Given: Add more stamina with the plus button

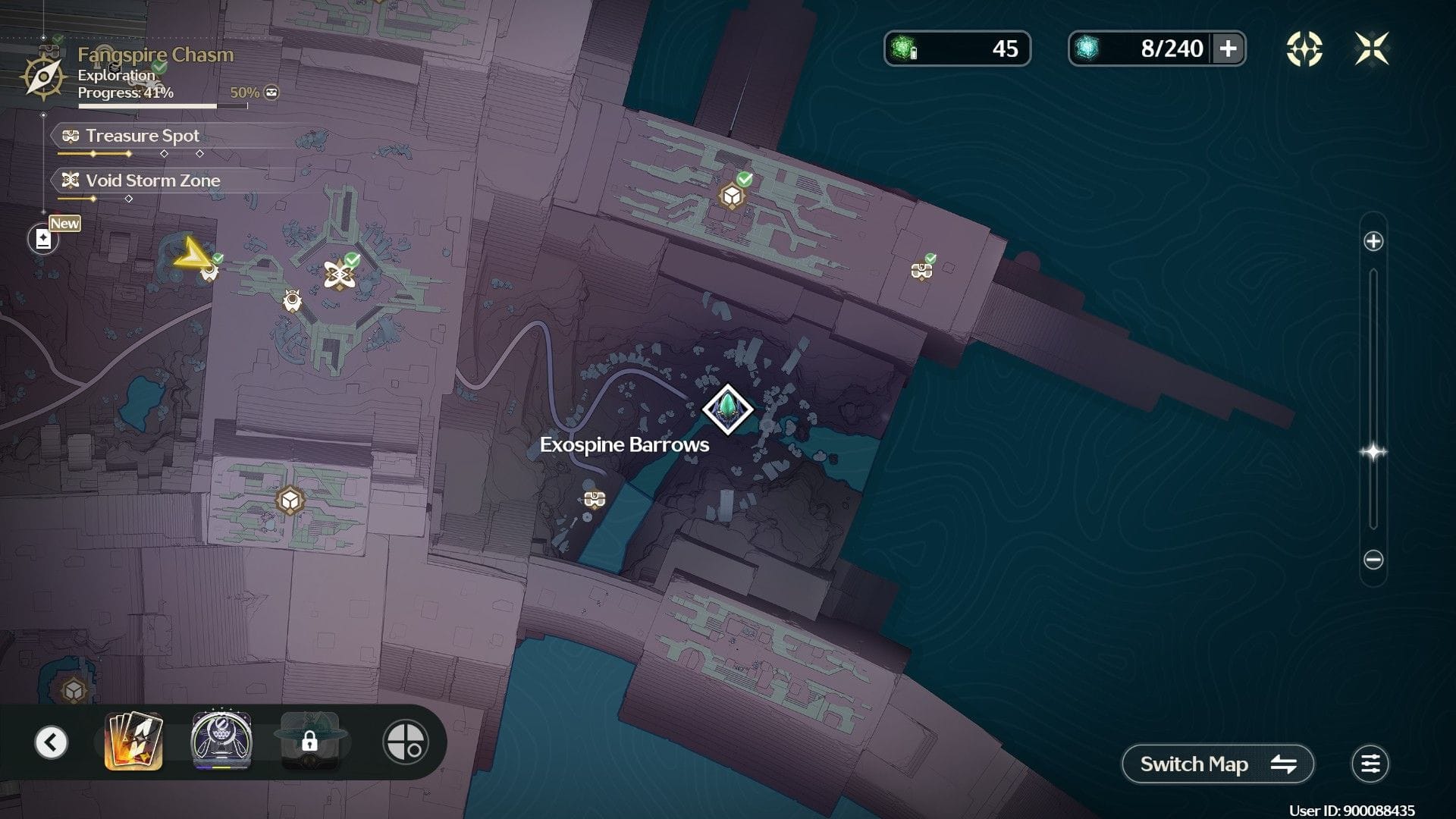Looking at the screenshot, I should pos(1228,49).
